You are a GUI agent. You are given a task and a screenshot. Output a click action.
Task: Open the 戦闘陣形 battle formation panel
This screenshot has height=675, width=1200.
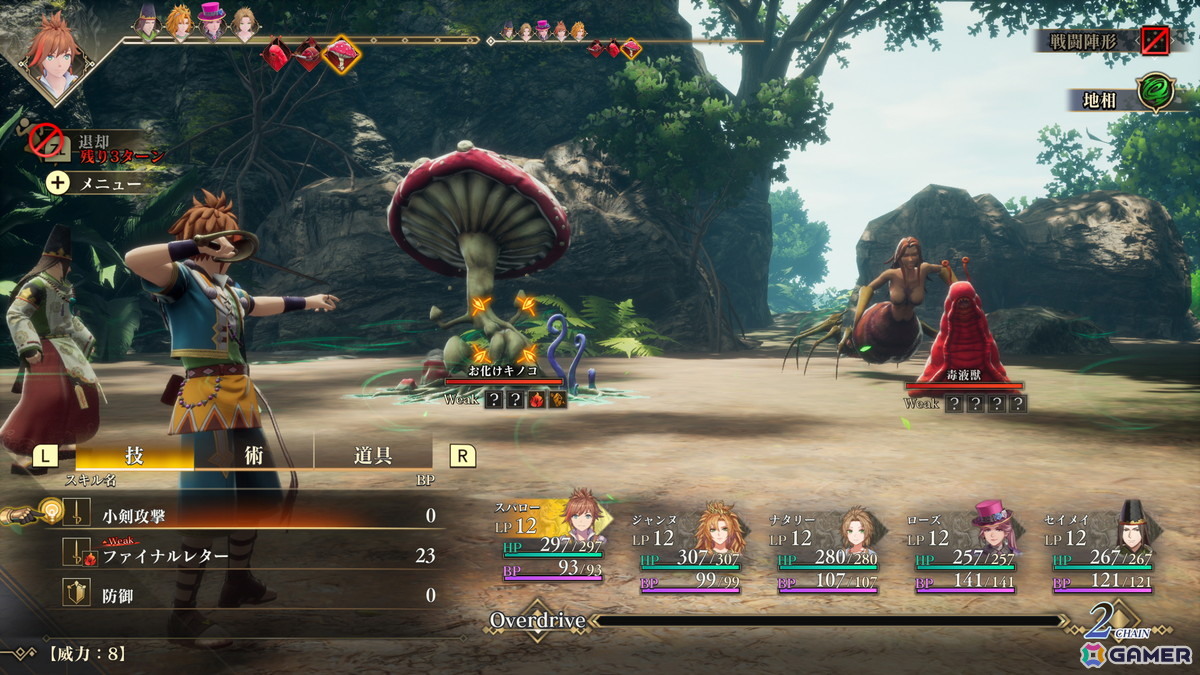(1102, 41)
